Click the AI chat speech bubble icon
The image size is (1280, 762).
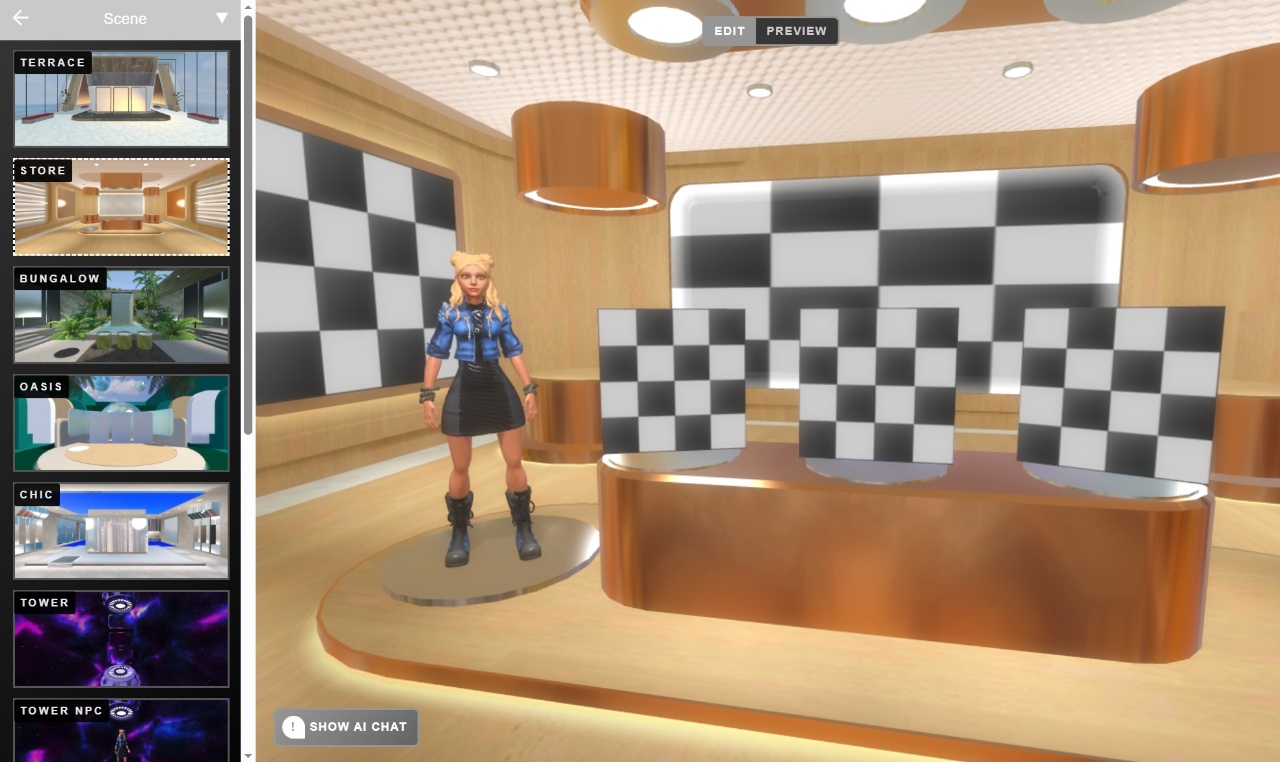coord(291,727)
